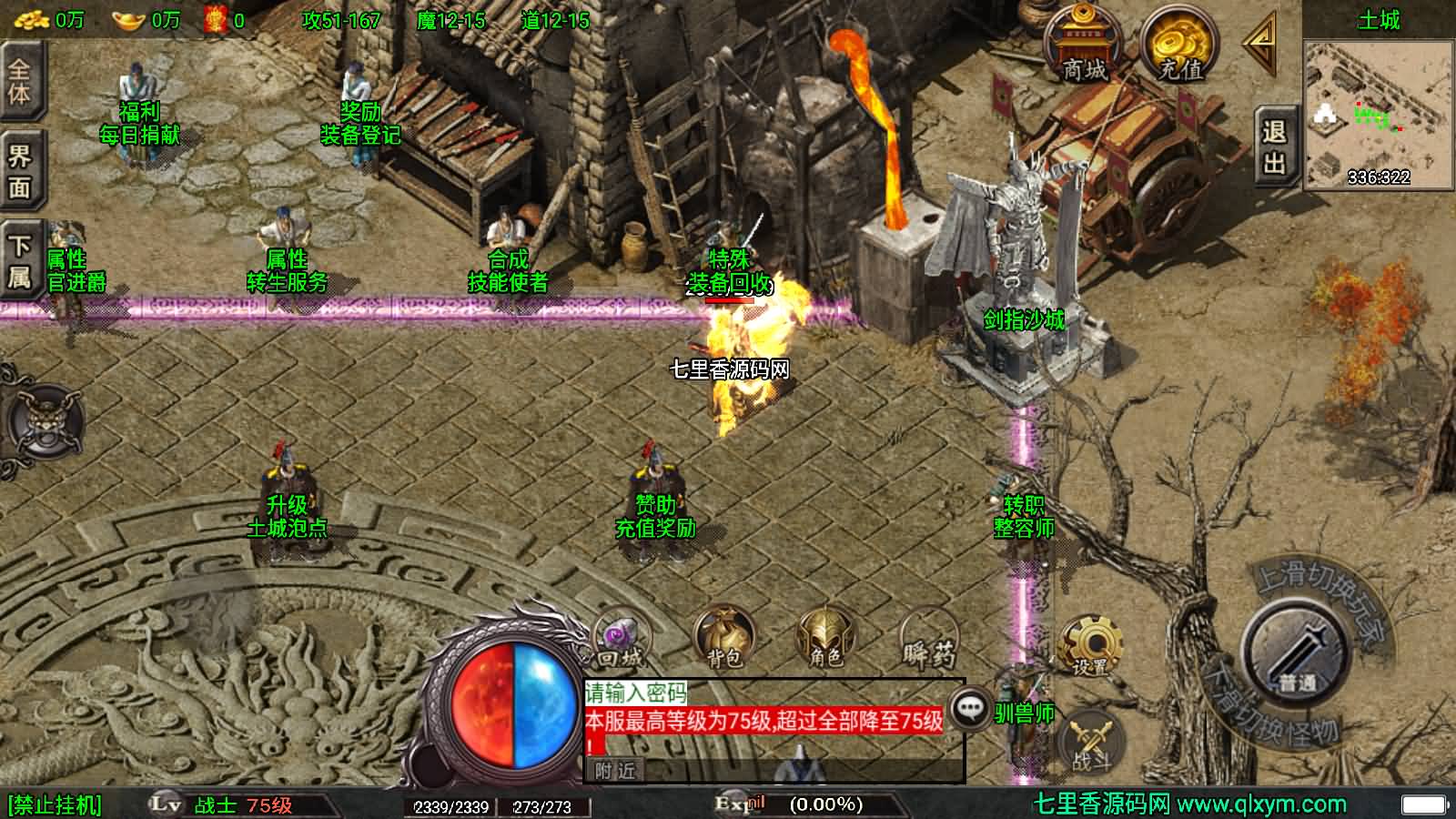Screen dimensions: 1456x819
Task: Click the 退出 exit button
Action: click(1274, 147)
